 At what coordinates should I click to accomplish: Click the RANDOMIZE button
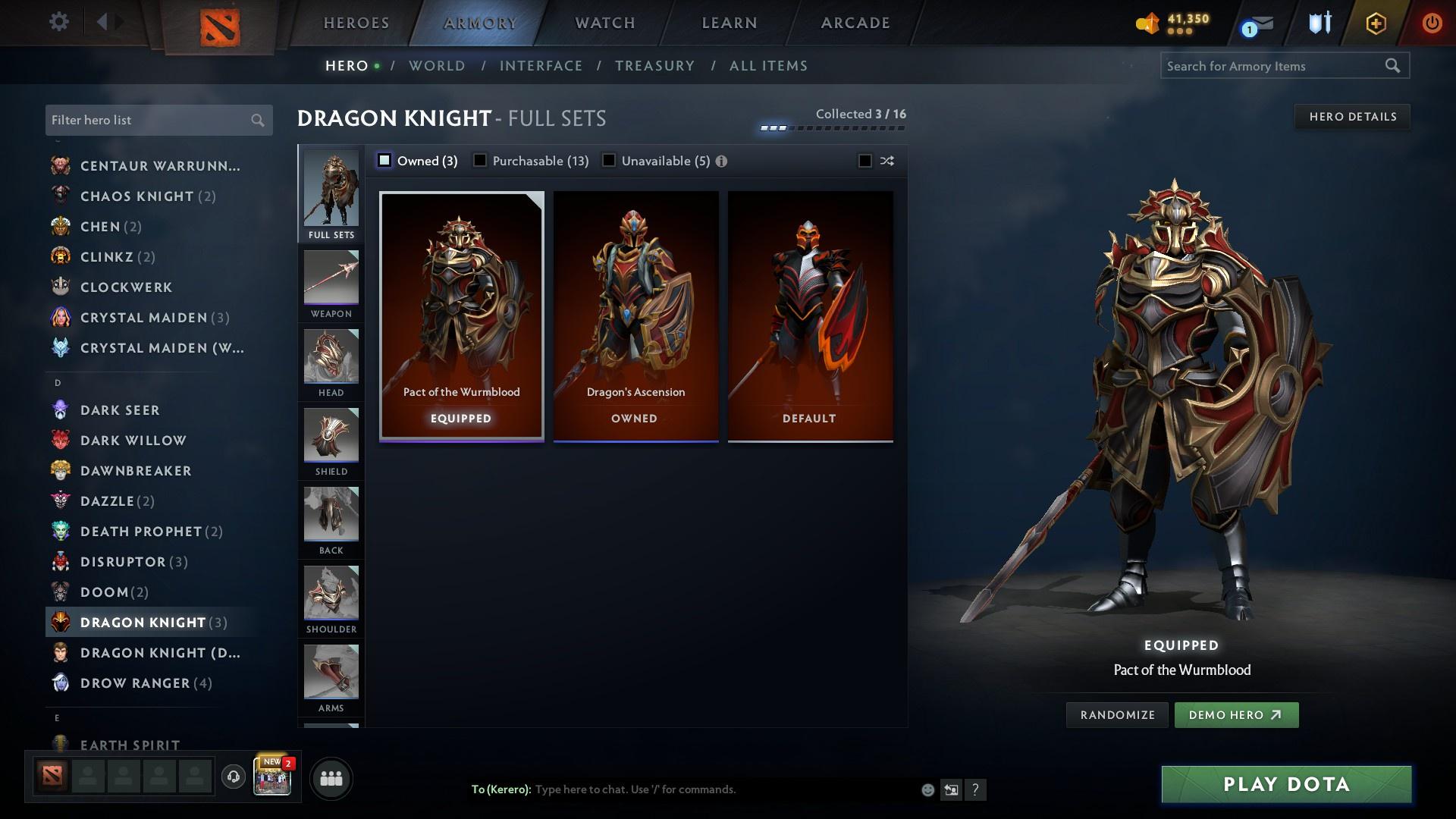pos(1116,714)
